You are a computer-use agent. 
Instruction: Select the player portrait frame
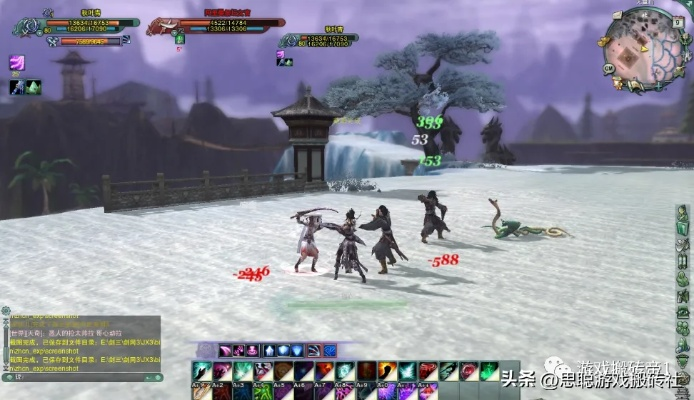coord(27,24)
